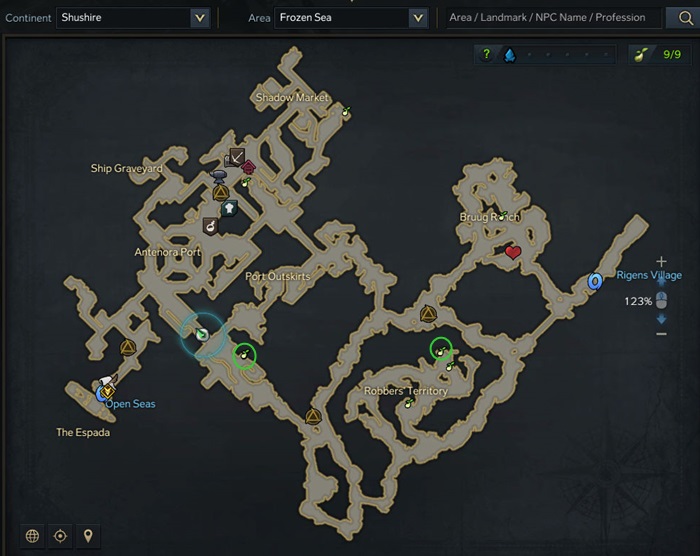
Task: Select the crossed-tools merchant marker
Action: pos(237,156)
